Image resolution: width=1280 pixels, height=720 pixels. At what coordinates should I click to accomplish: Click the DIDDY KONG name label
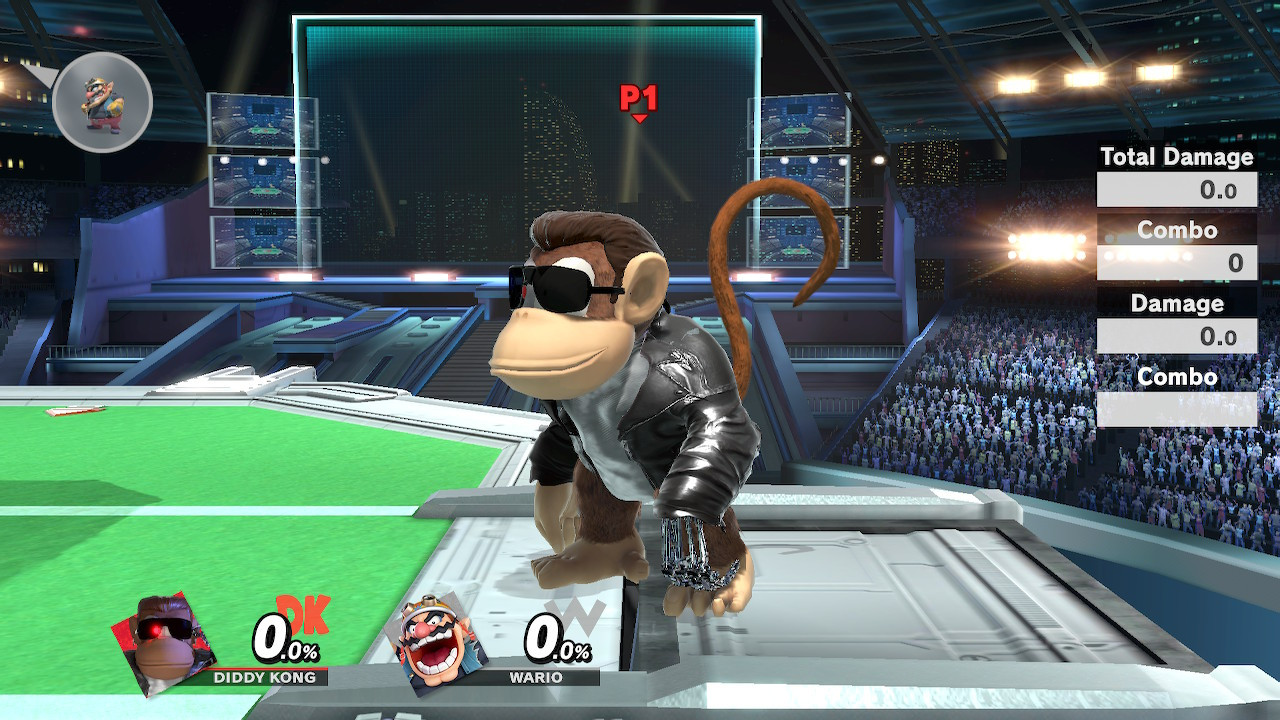[265, 678]
